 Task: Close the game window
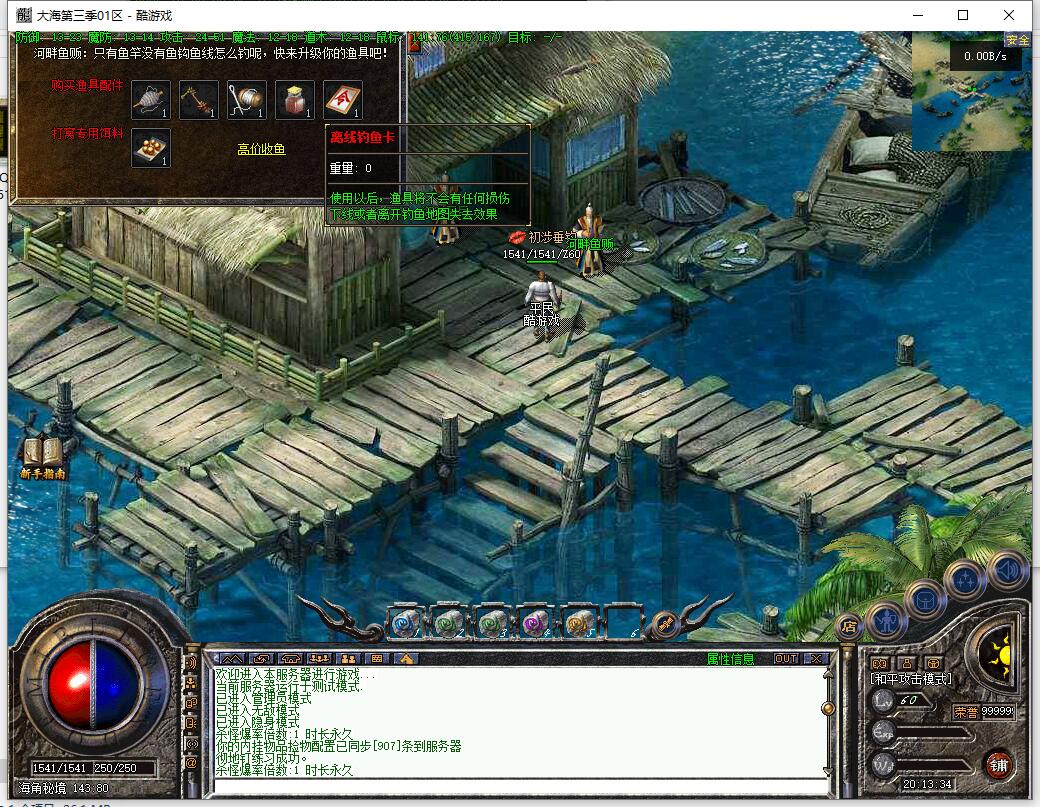point(1010,15)
